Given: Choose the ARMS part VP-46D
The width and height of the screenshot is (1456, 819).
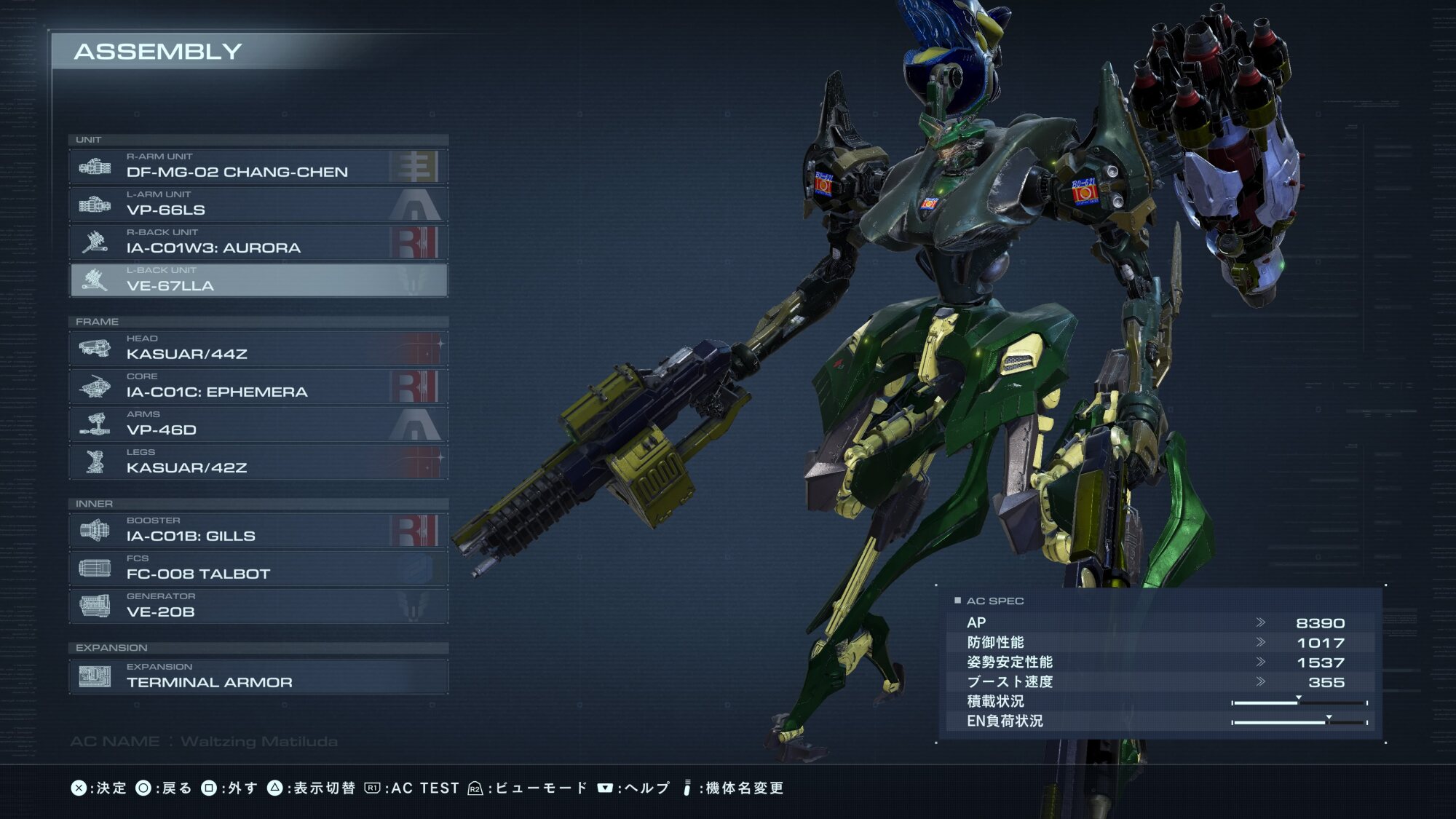Looking at the screenshot, I should (x=258, y=424).
